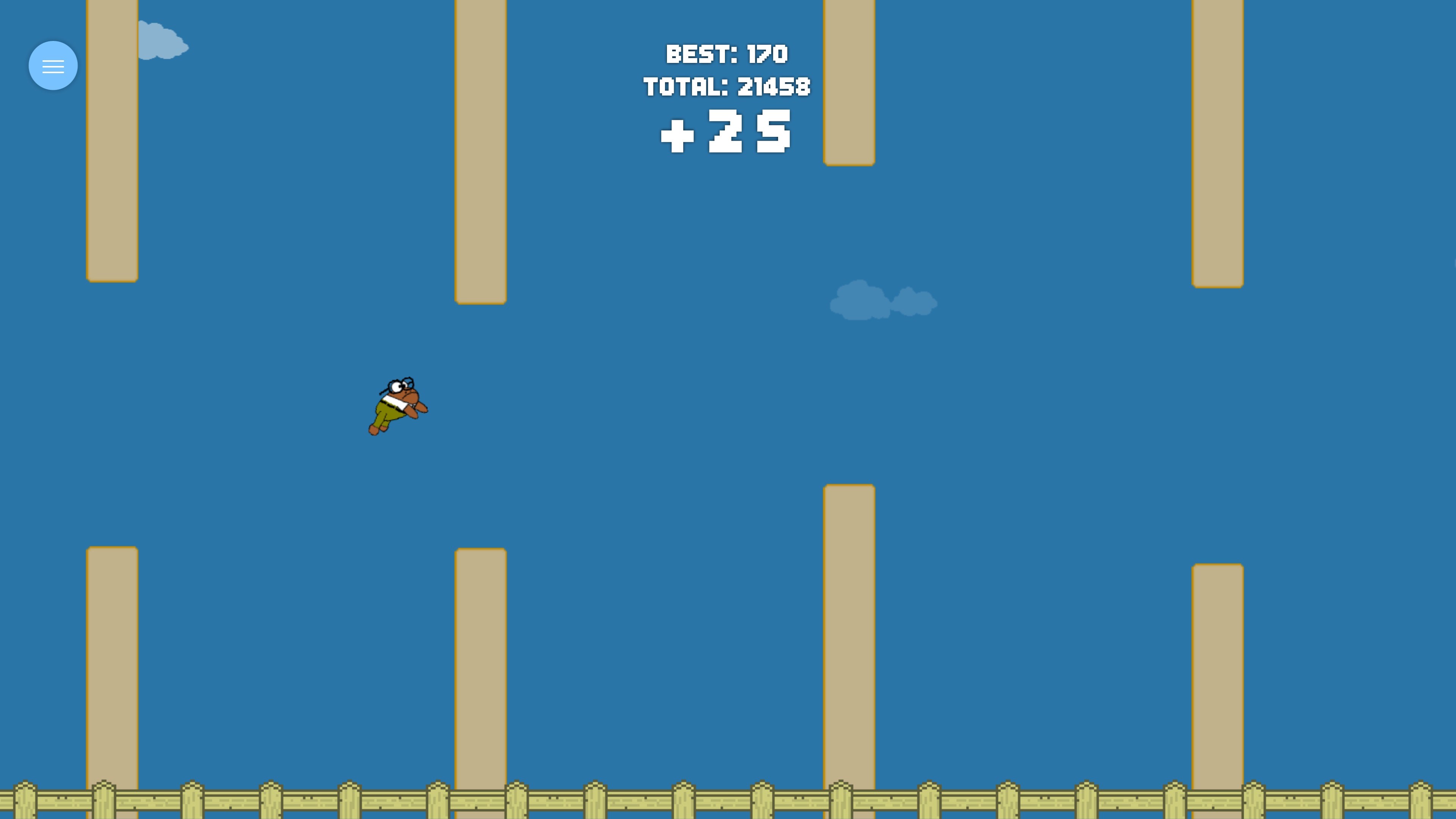Click the TOTAL: 21458 counter

click(728, 86)
